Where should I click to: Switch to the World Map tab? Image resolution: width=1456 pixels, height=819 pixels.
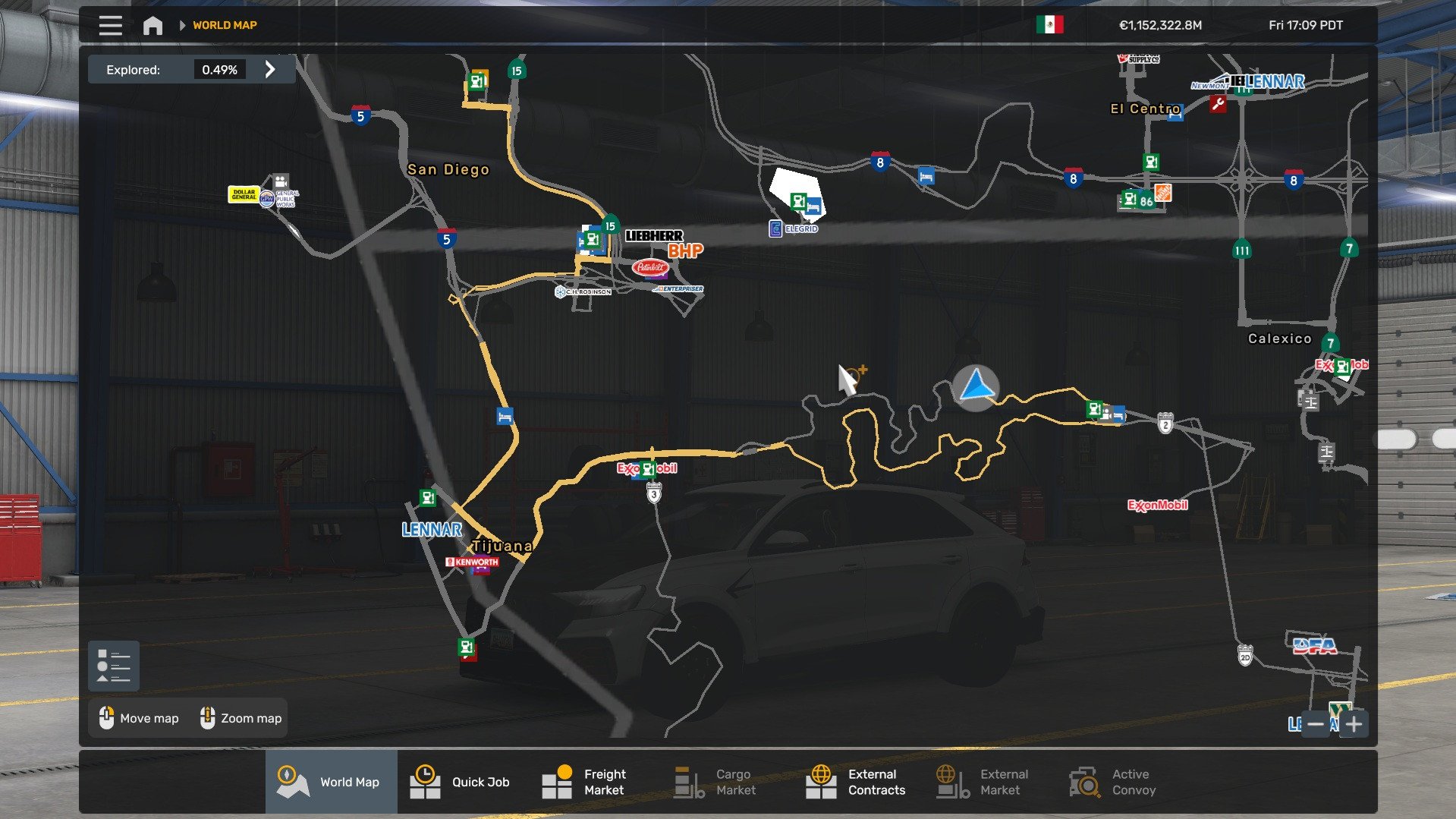tap(331, 782)
